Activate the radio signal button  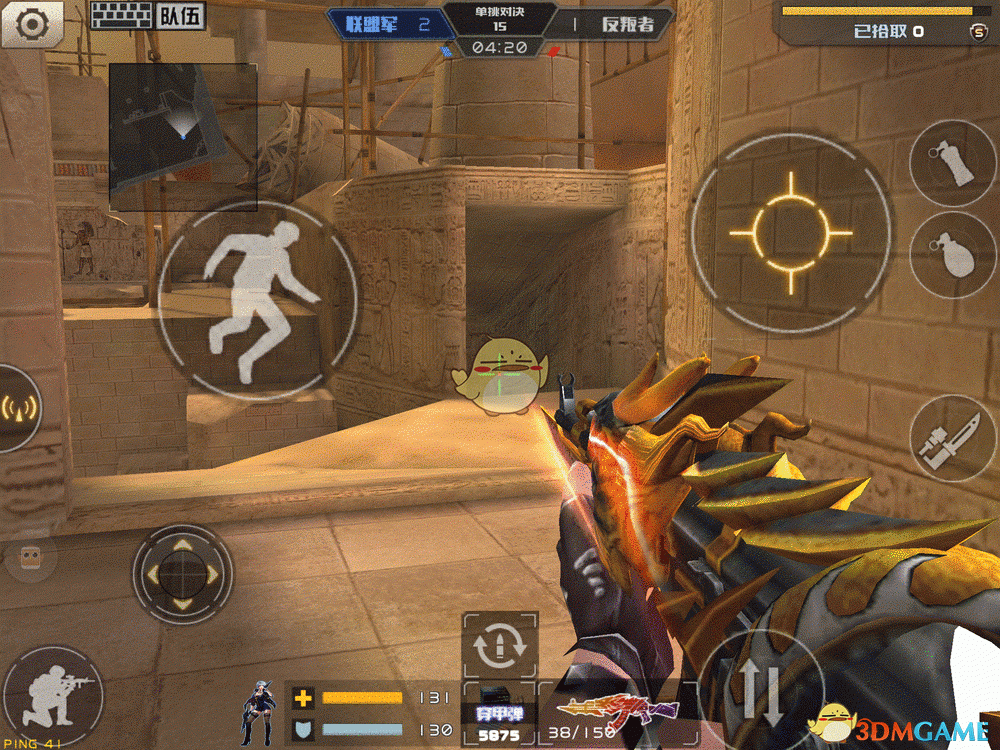coord(18,409)
